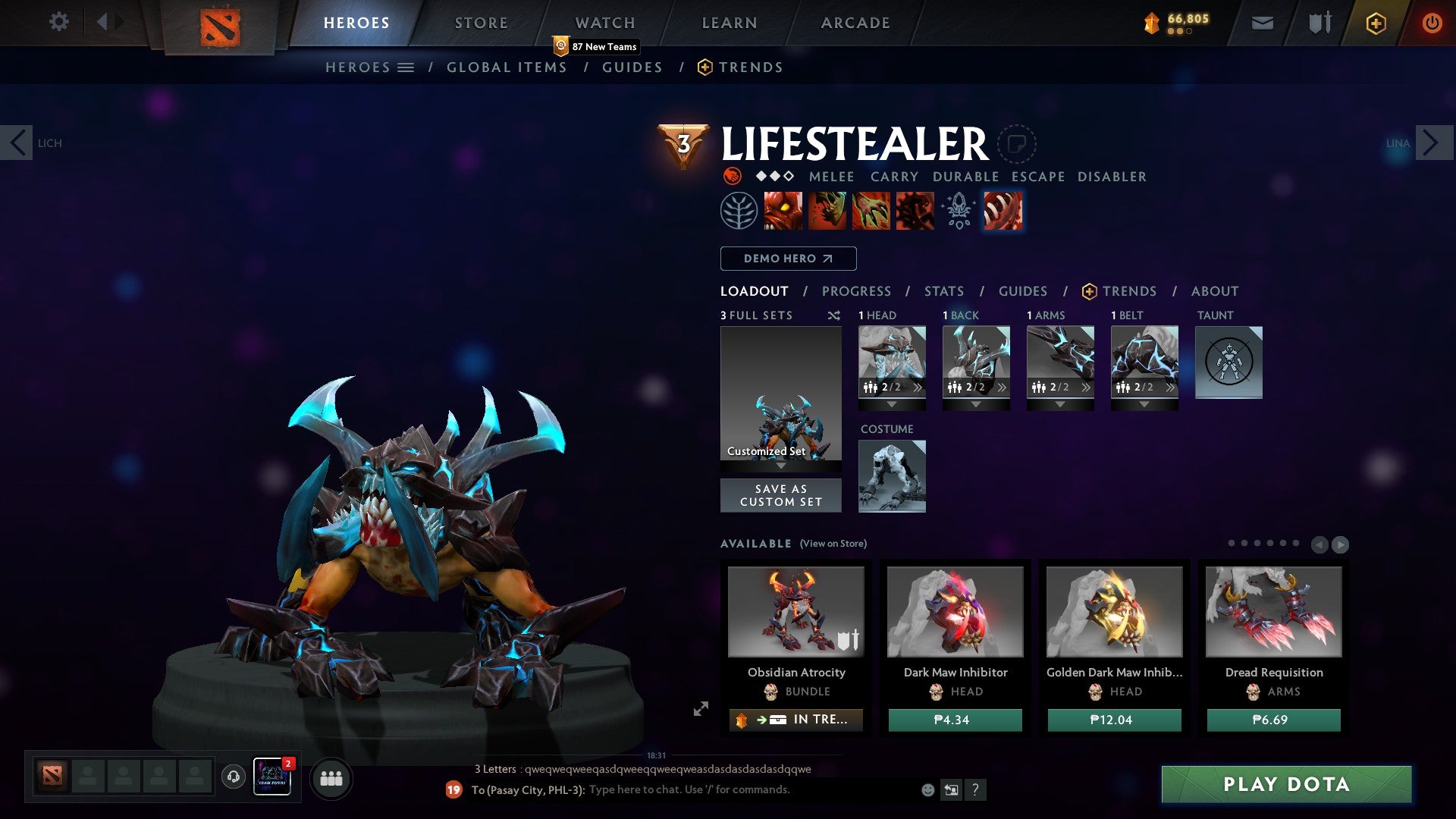This screenshot has width=1456, height=819.
Task: Switch to the PROGRESS tab
Action: [x=857, y=291]
